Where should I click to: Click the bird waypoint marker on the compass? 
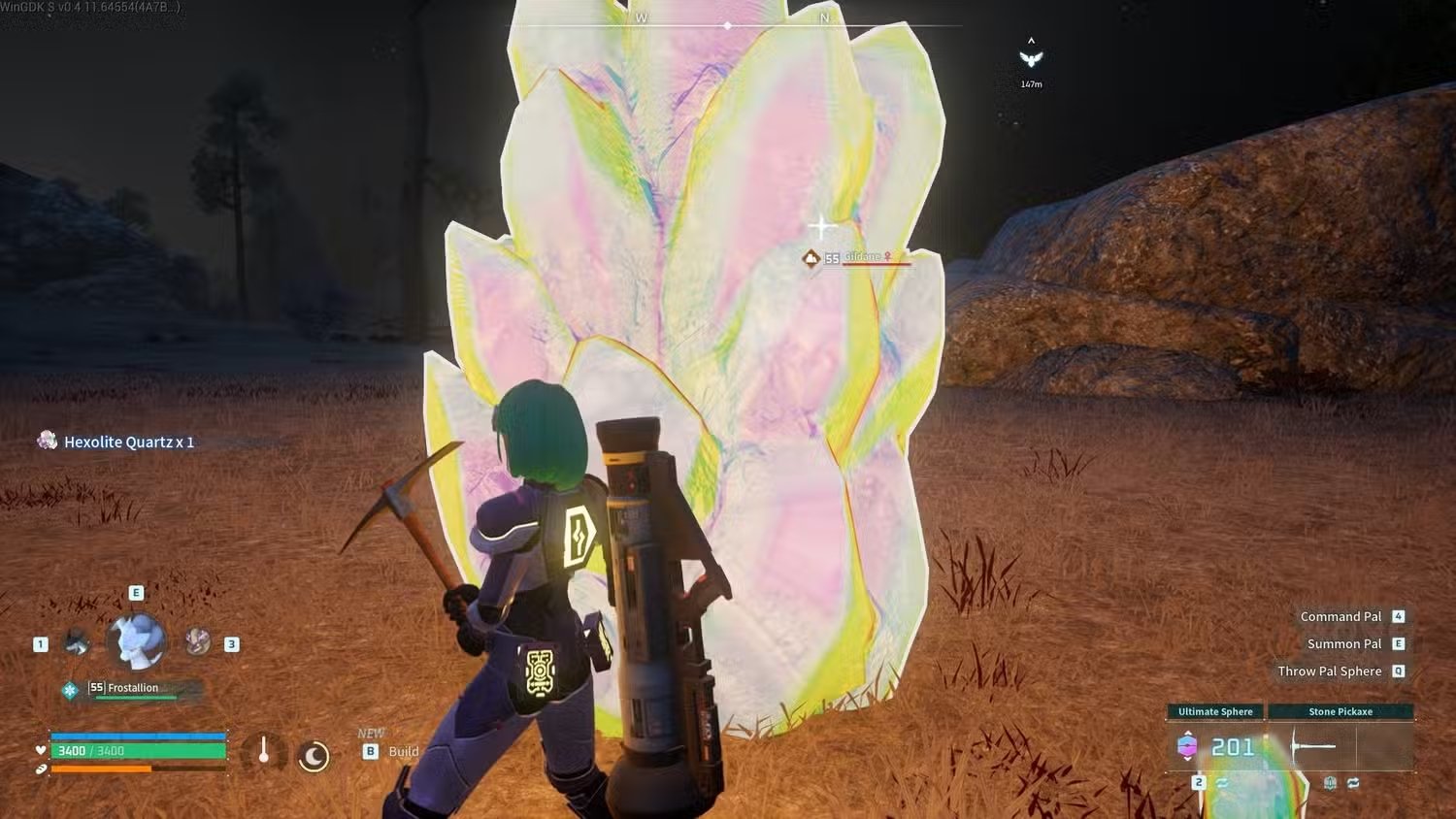coord(1031,58)
